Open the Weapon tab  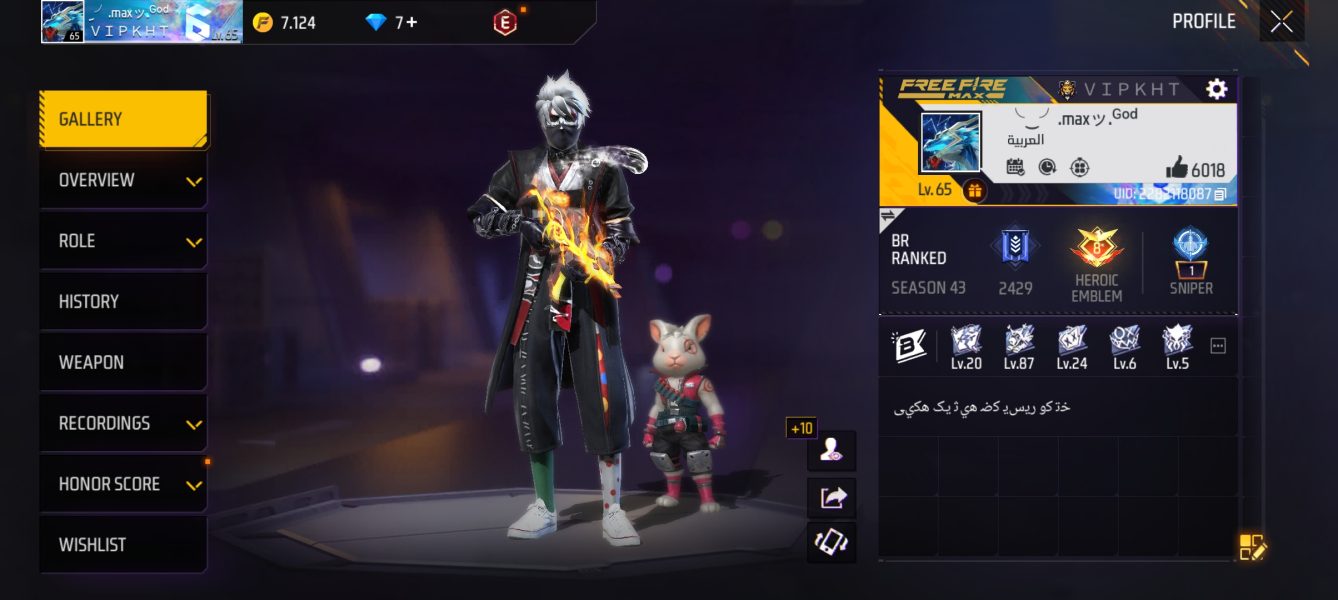(123, 362)
